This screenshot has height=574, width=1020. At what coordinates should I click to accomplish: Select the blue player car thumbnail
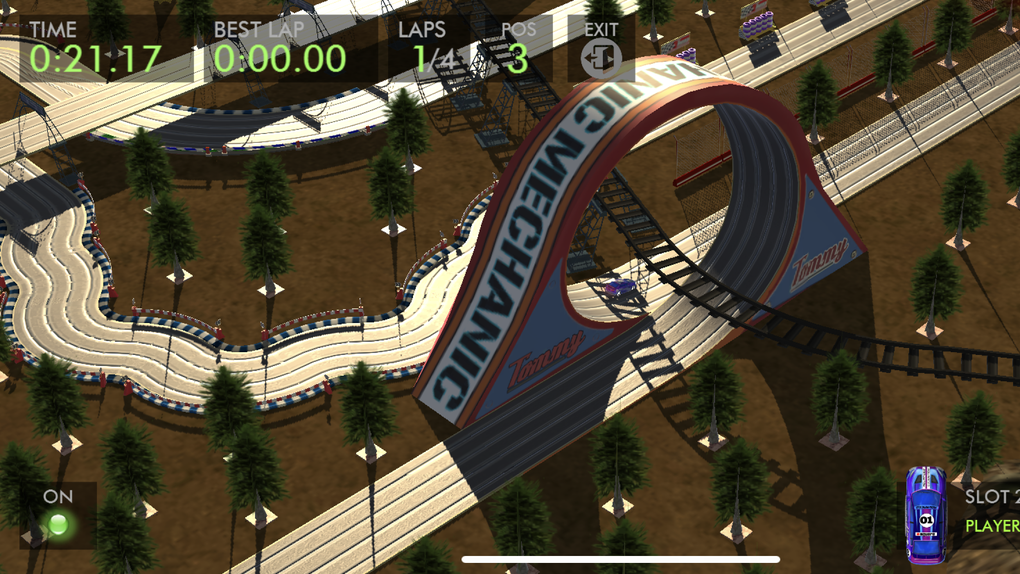coord(926,515)
